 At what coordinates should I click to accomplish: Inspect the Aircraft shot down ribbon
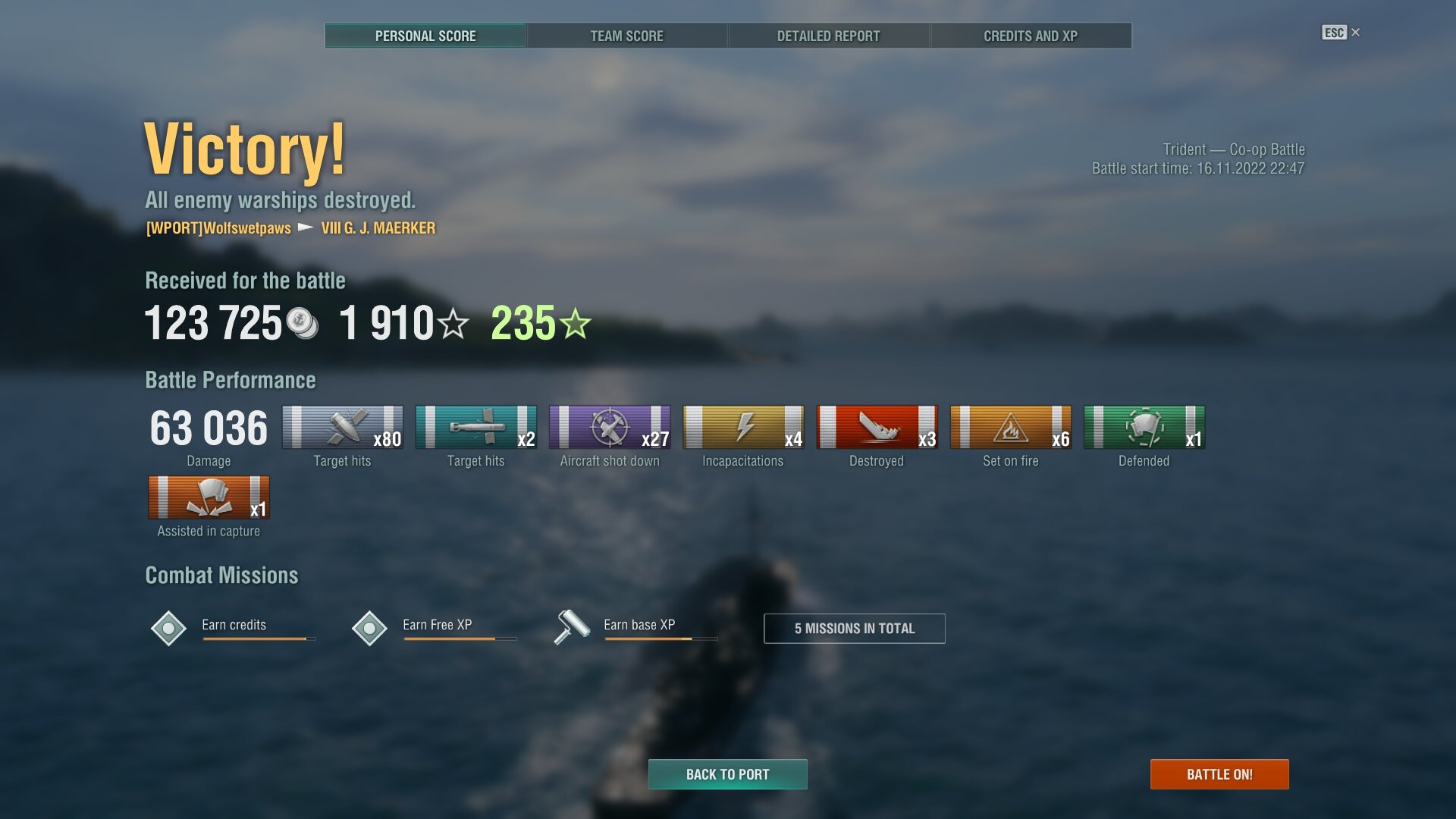[x=610, y=428]
